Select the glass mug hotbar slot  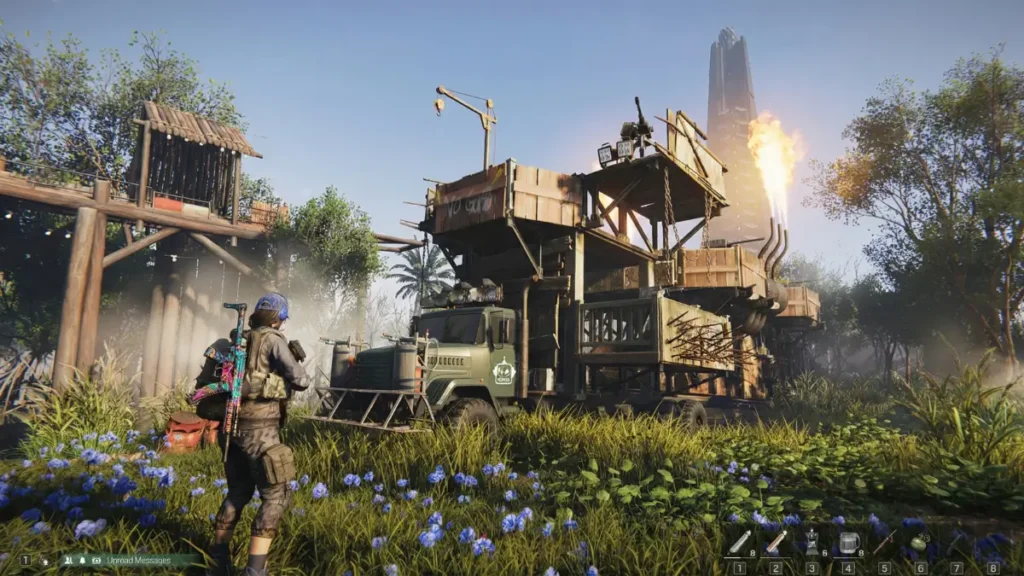click(x=849, y=543)
